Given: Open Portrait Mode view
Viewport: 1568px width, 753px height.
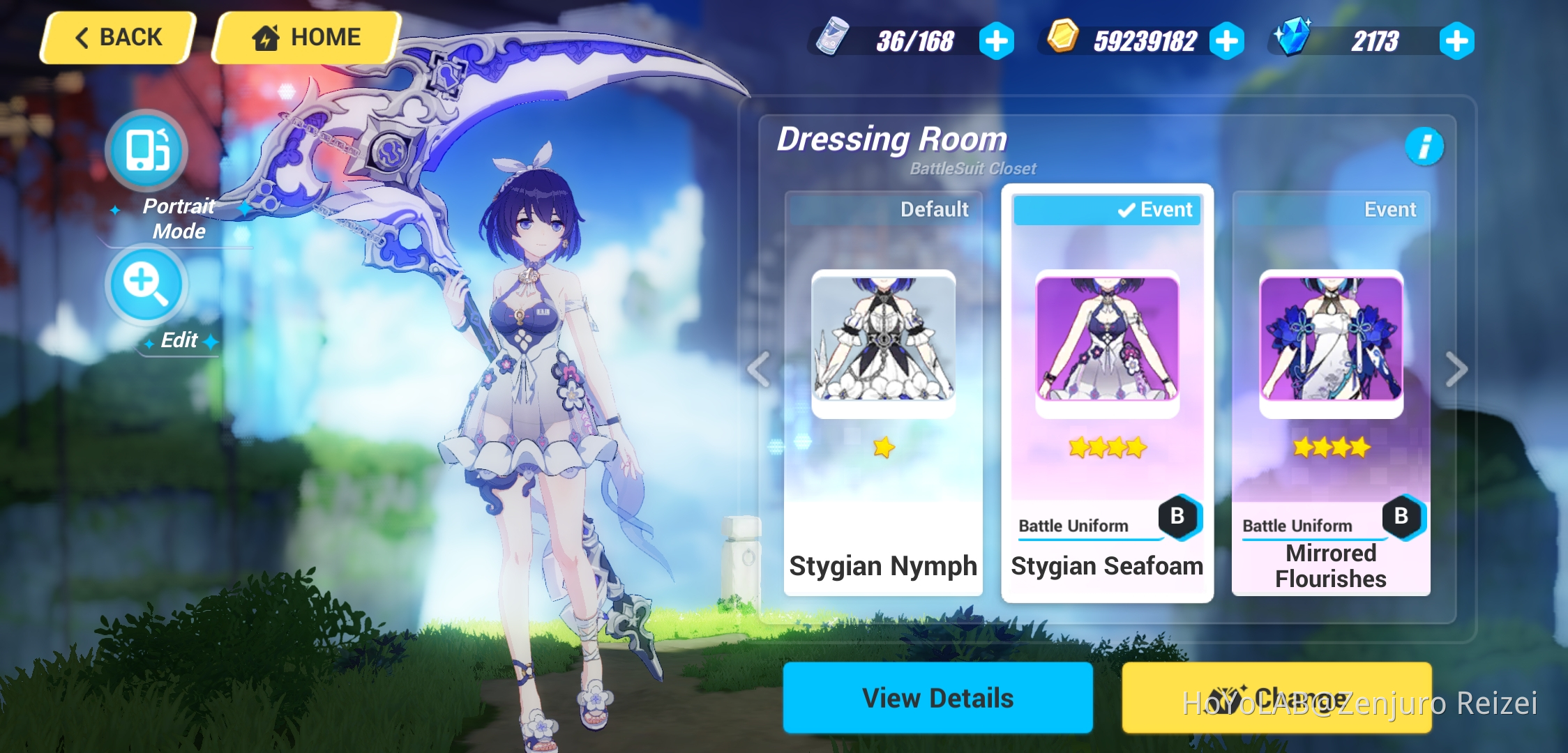Looking at the screenshot, I should click(x=144, y=150).
